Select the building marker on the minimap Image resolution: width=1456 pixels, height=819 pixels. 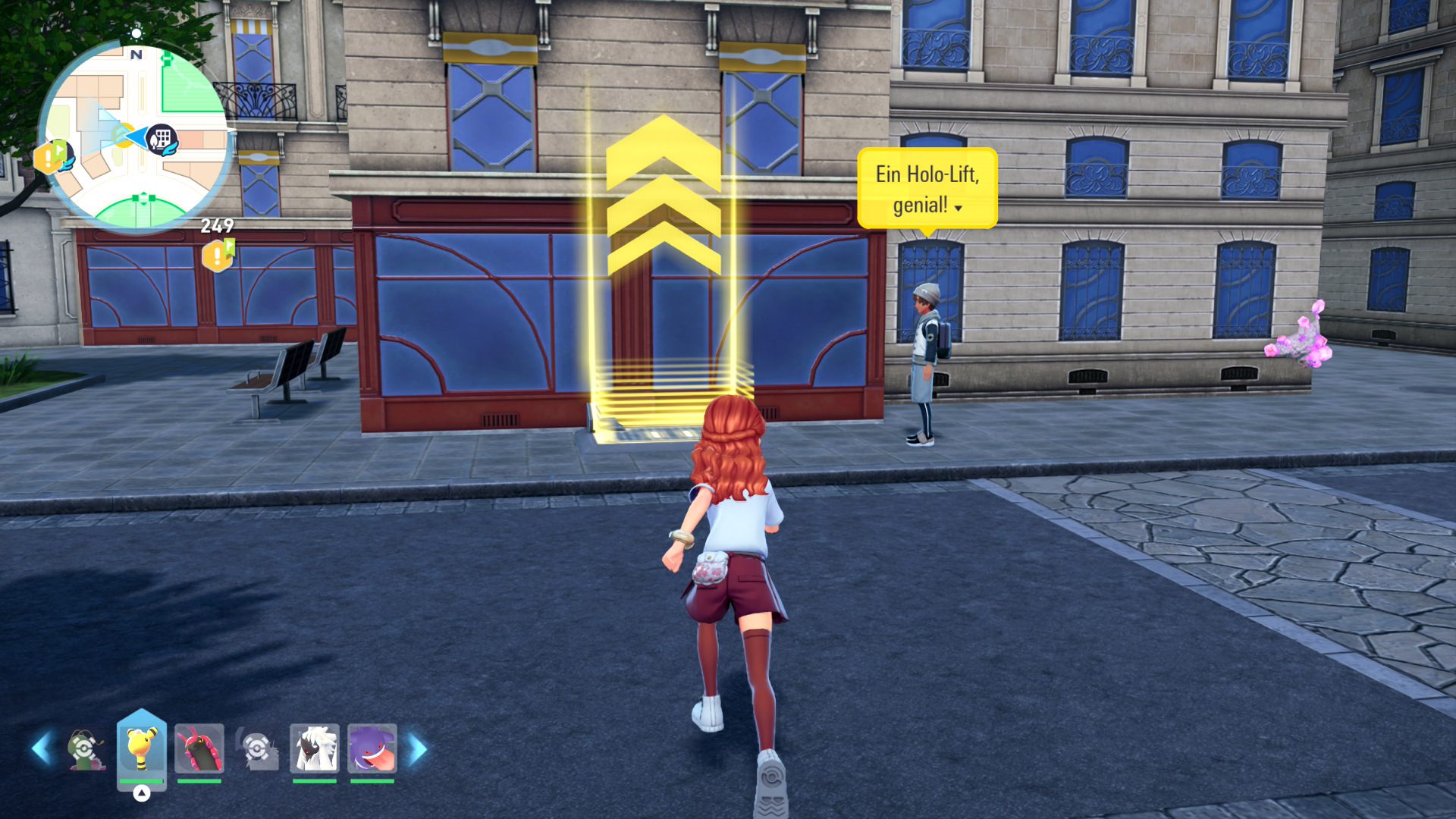coord(162,139)
